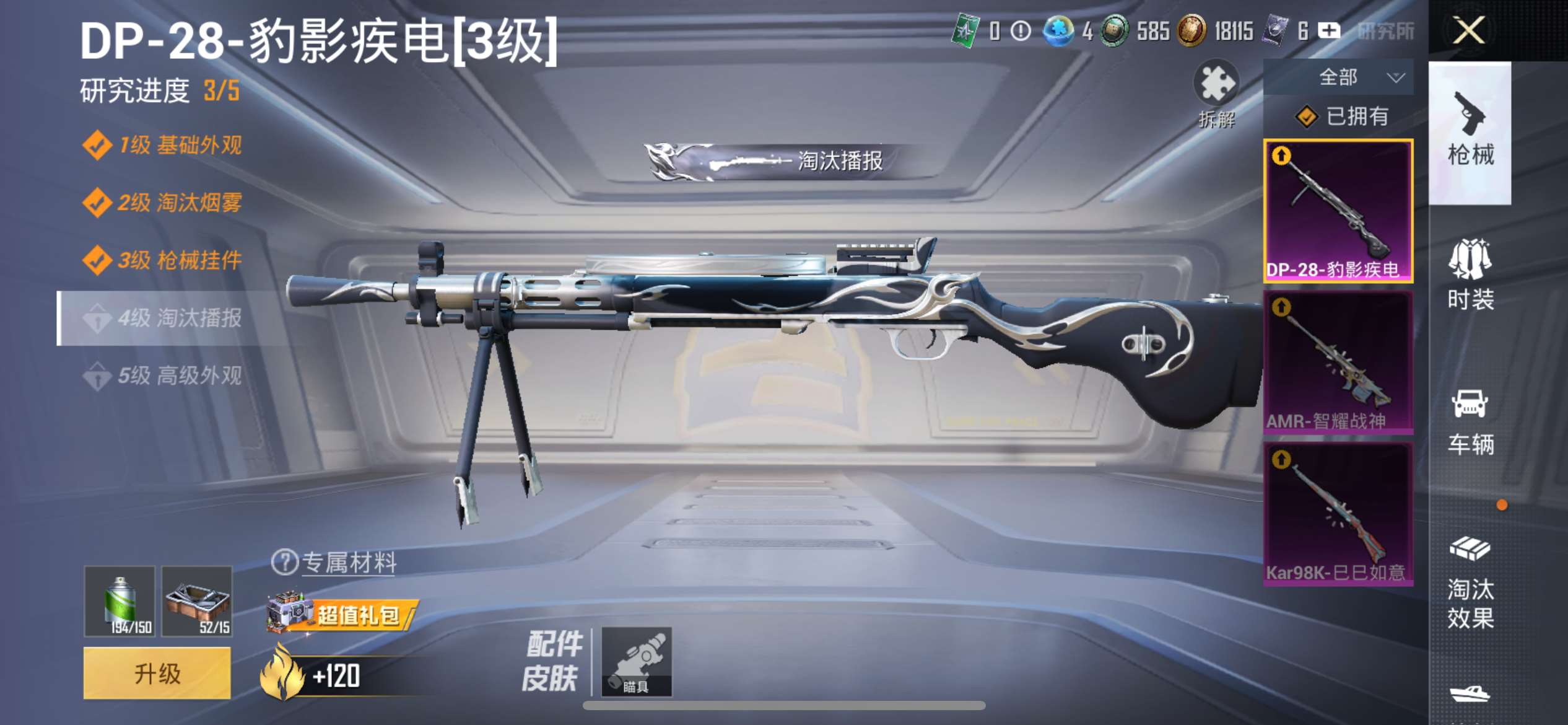Open the 车辆 vehicles tab
Viewport: 1568px width, 725px height.
1470,423
